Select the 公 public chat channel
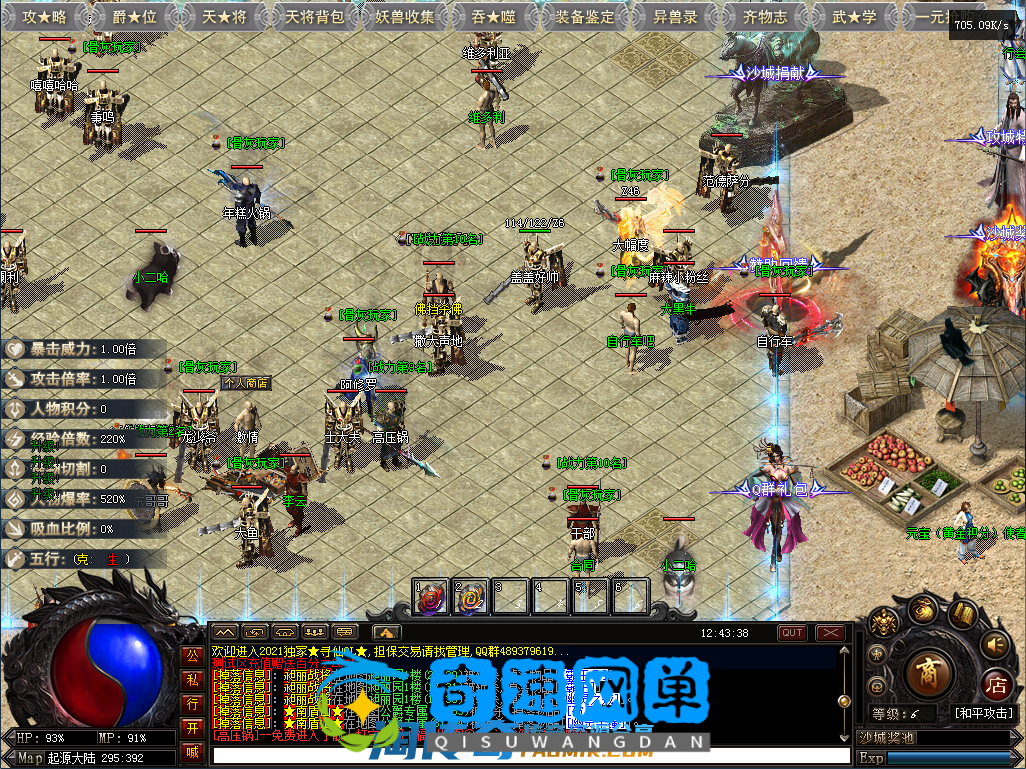 (193, 657)
